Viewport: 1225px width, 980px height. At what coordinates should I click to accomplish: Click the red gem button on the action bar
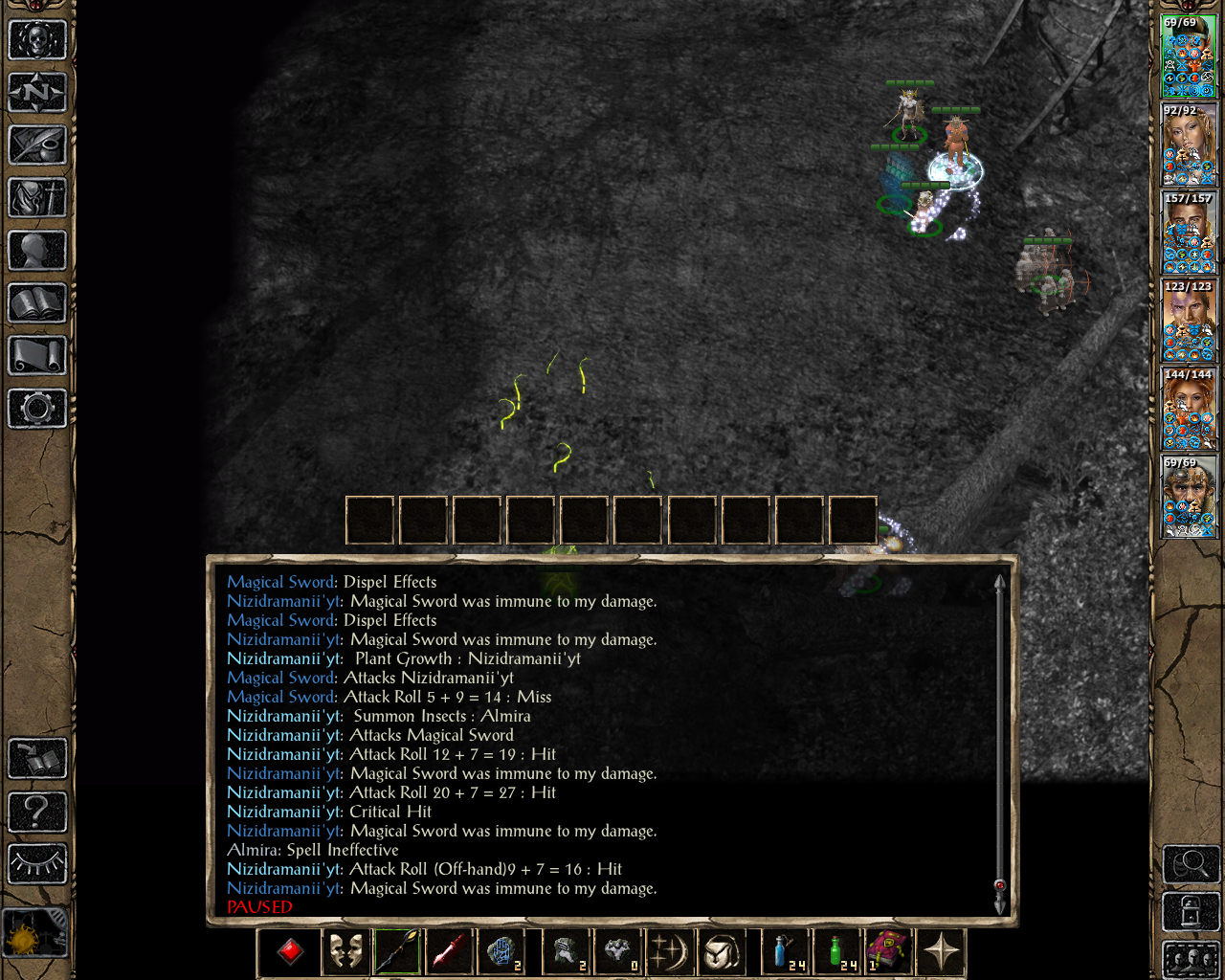291,952
